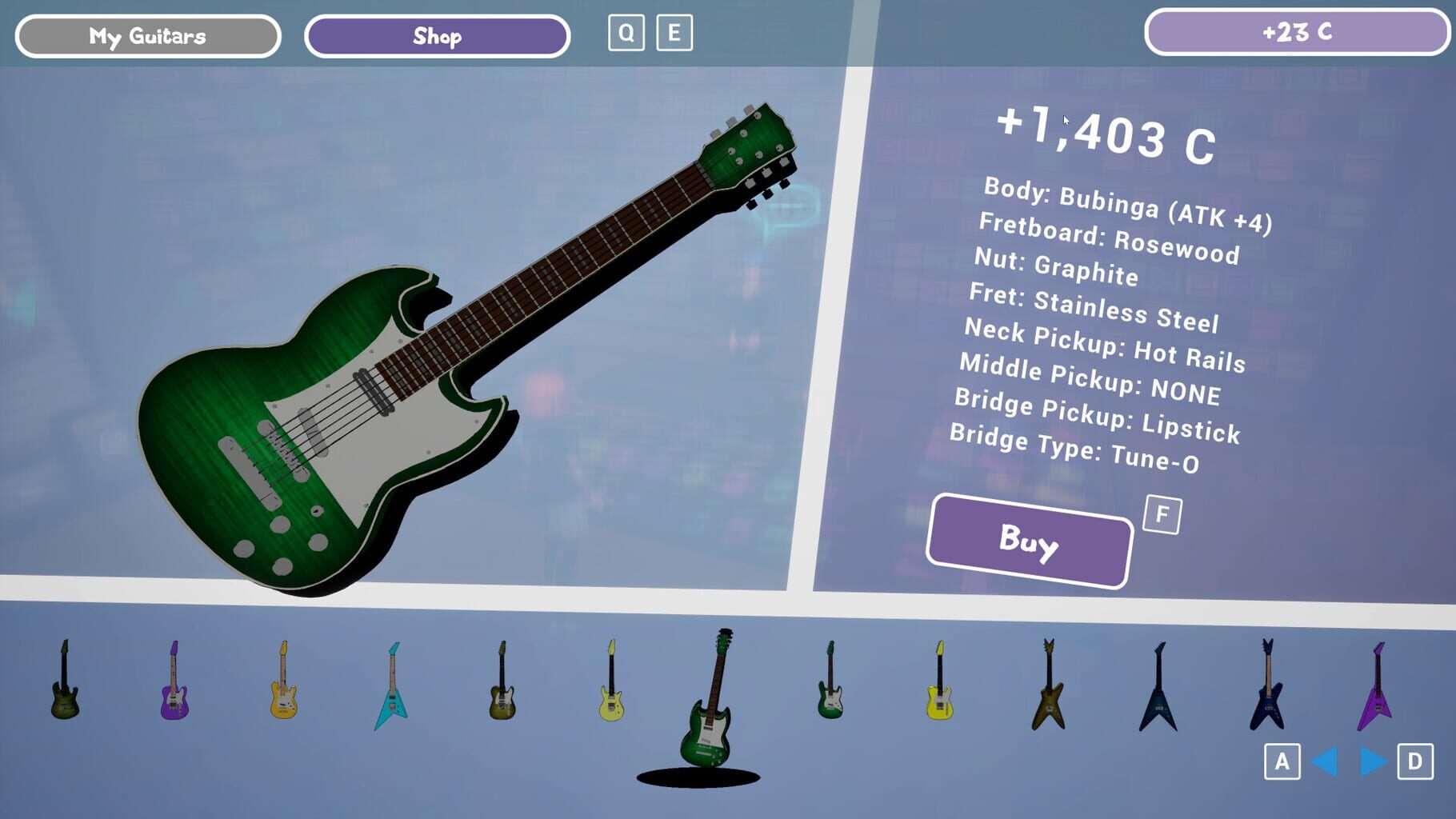Switch to the Shop tab
The height and width of the screenshot is (819, 1456).
pyautogui.click(x=437, y=35)
